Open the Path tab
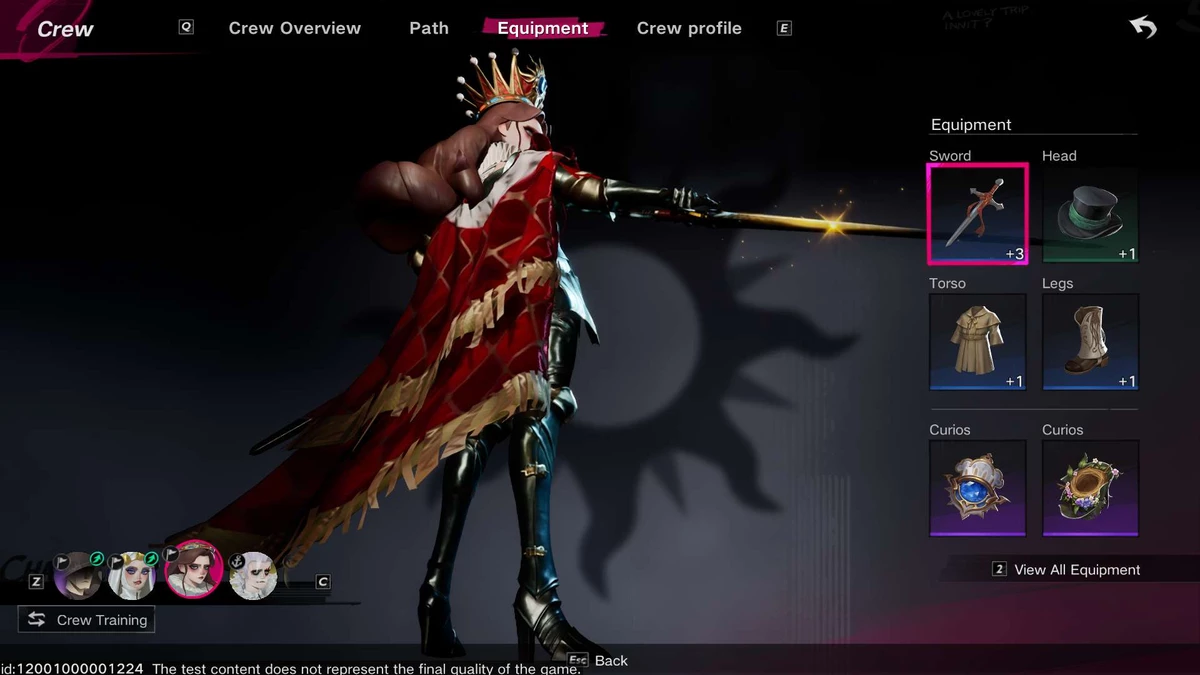The height and width of the screenshot is (675, 1200). tap(429, 28)
